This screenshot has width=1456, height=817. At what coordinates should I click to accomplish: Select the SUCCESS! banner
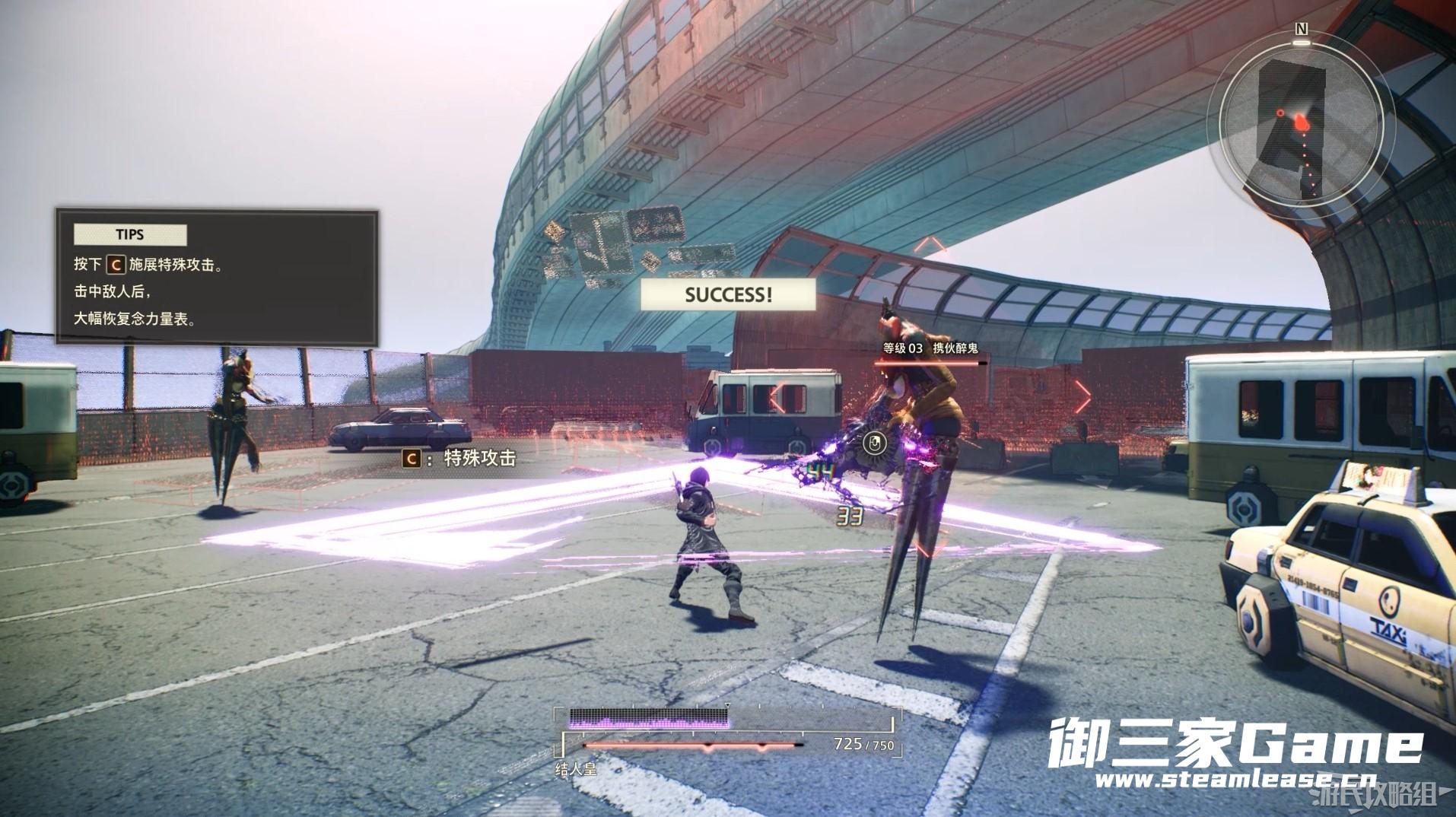(728, 295)
